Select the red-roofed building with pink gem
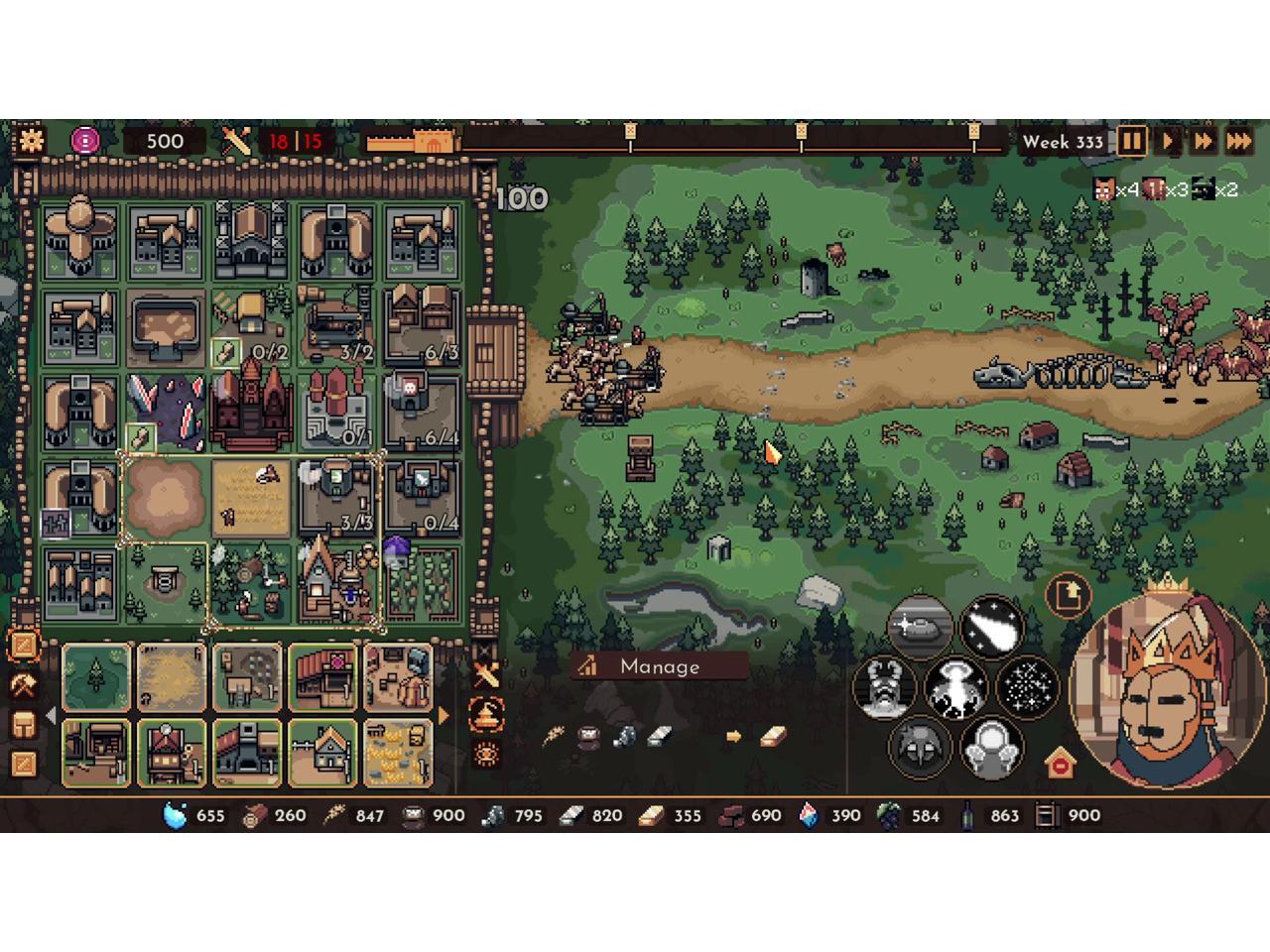This screenshot has width=1270, height=952. coord(322,677)
